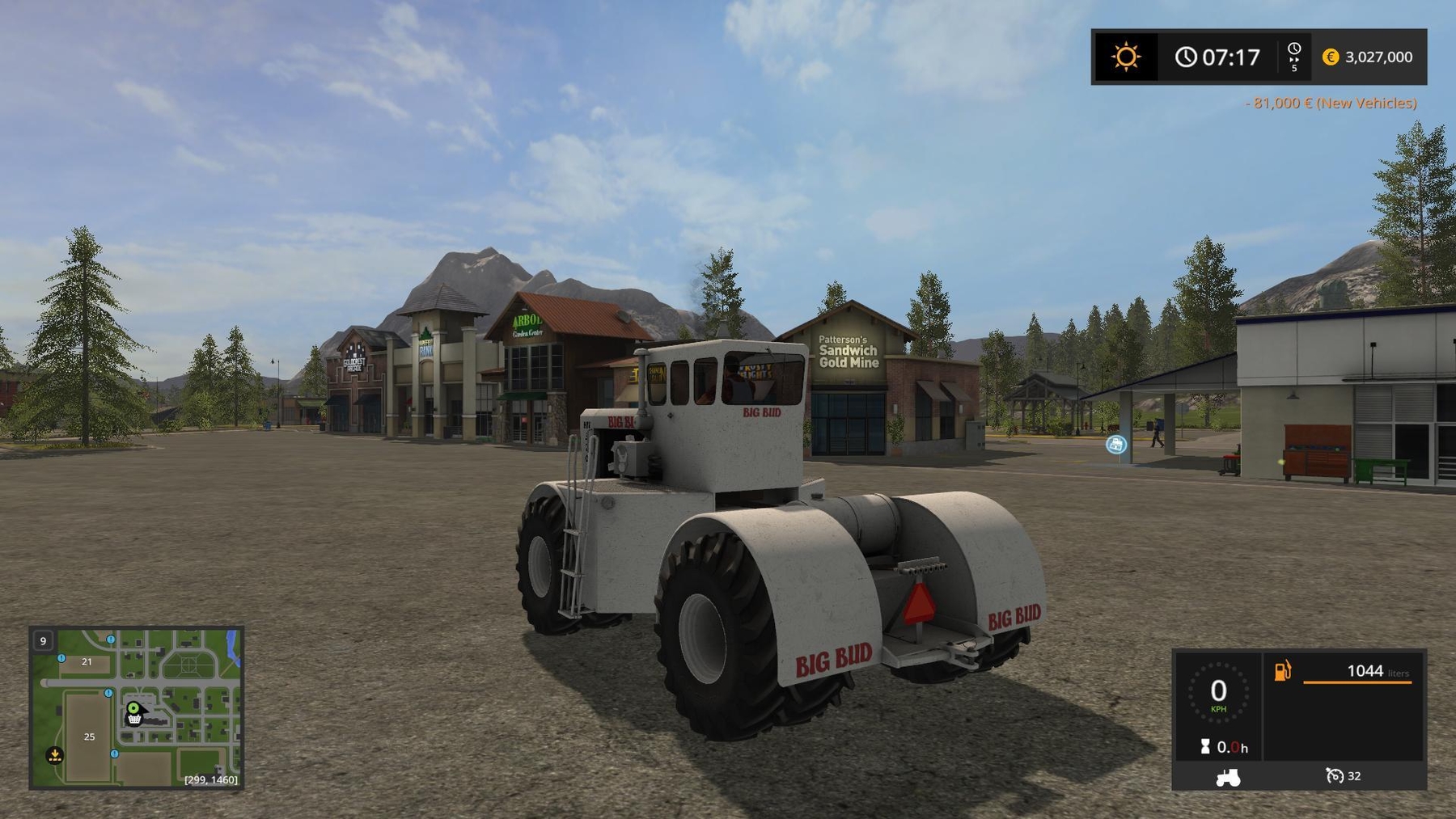Select the clock icon beside the time

click(1187, 57)
